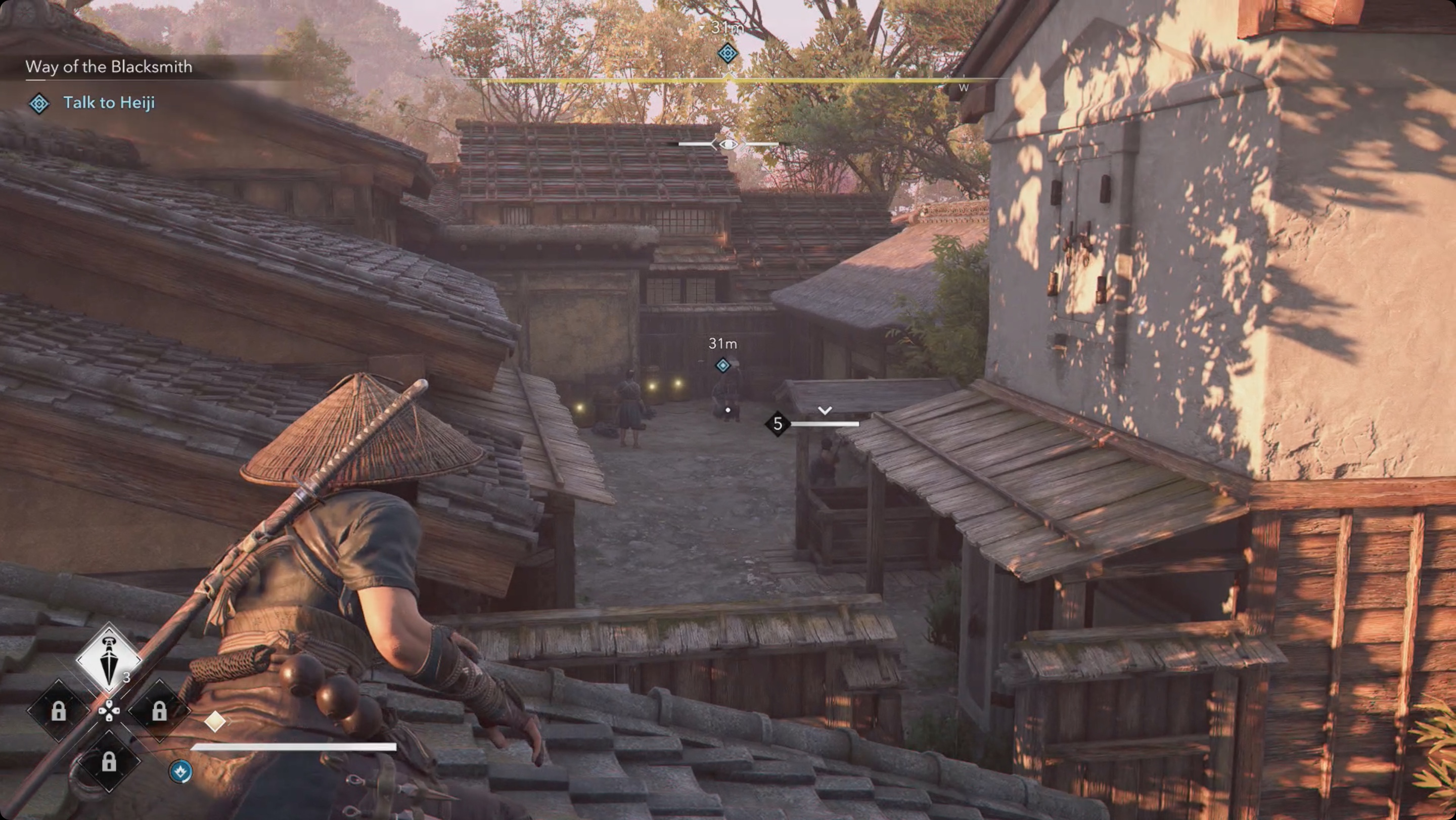Select Heiji's waypoint diamond floating over the courtyard

click(722, 366)
